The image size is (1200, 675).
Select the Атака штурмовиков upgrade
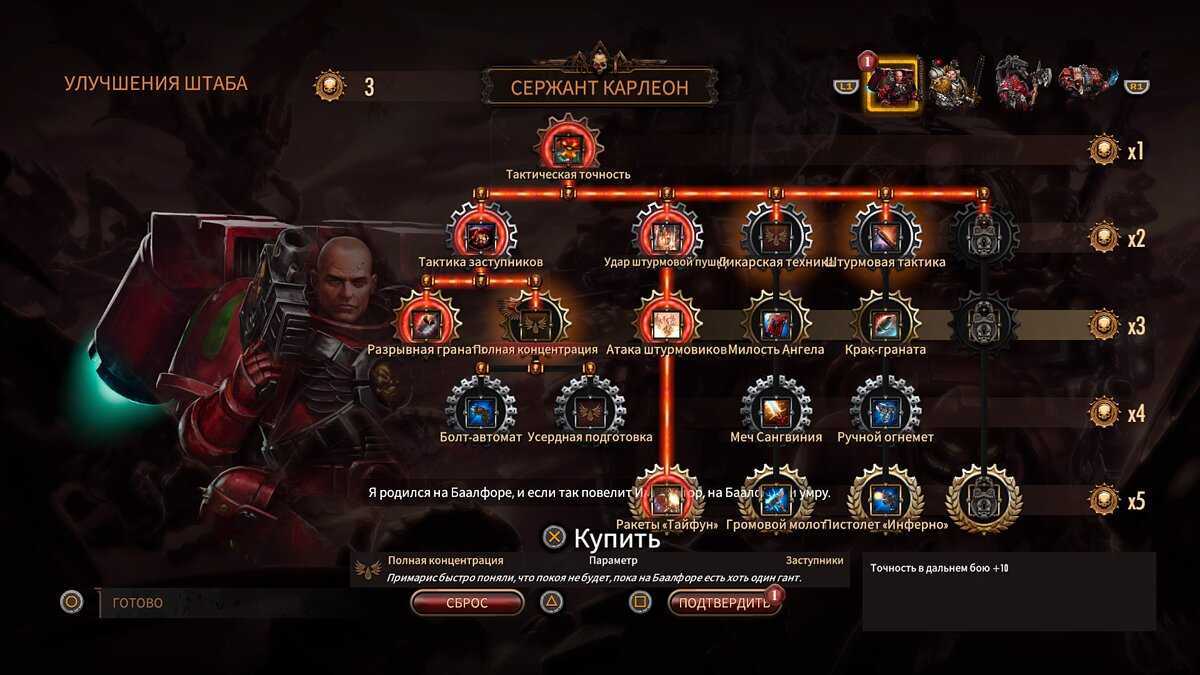[666, 322]
